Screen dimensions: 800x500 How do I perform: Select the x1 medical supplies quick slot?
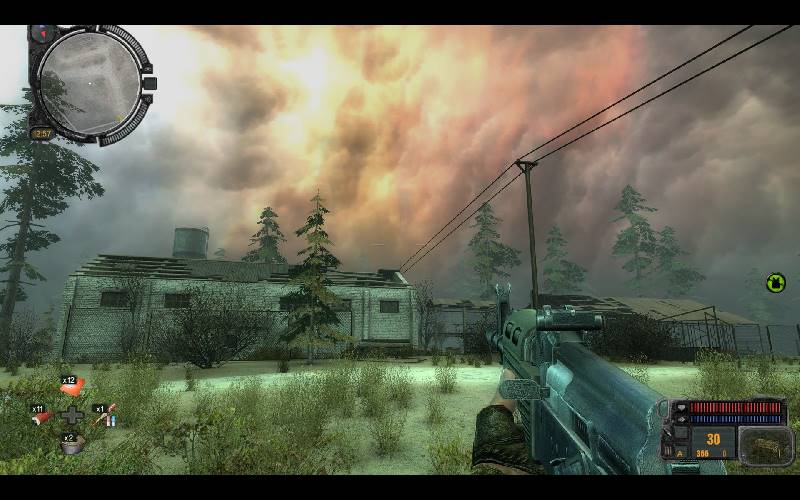104,418
